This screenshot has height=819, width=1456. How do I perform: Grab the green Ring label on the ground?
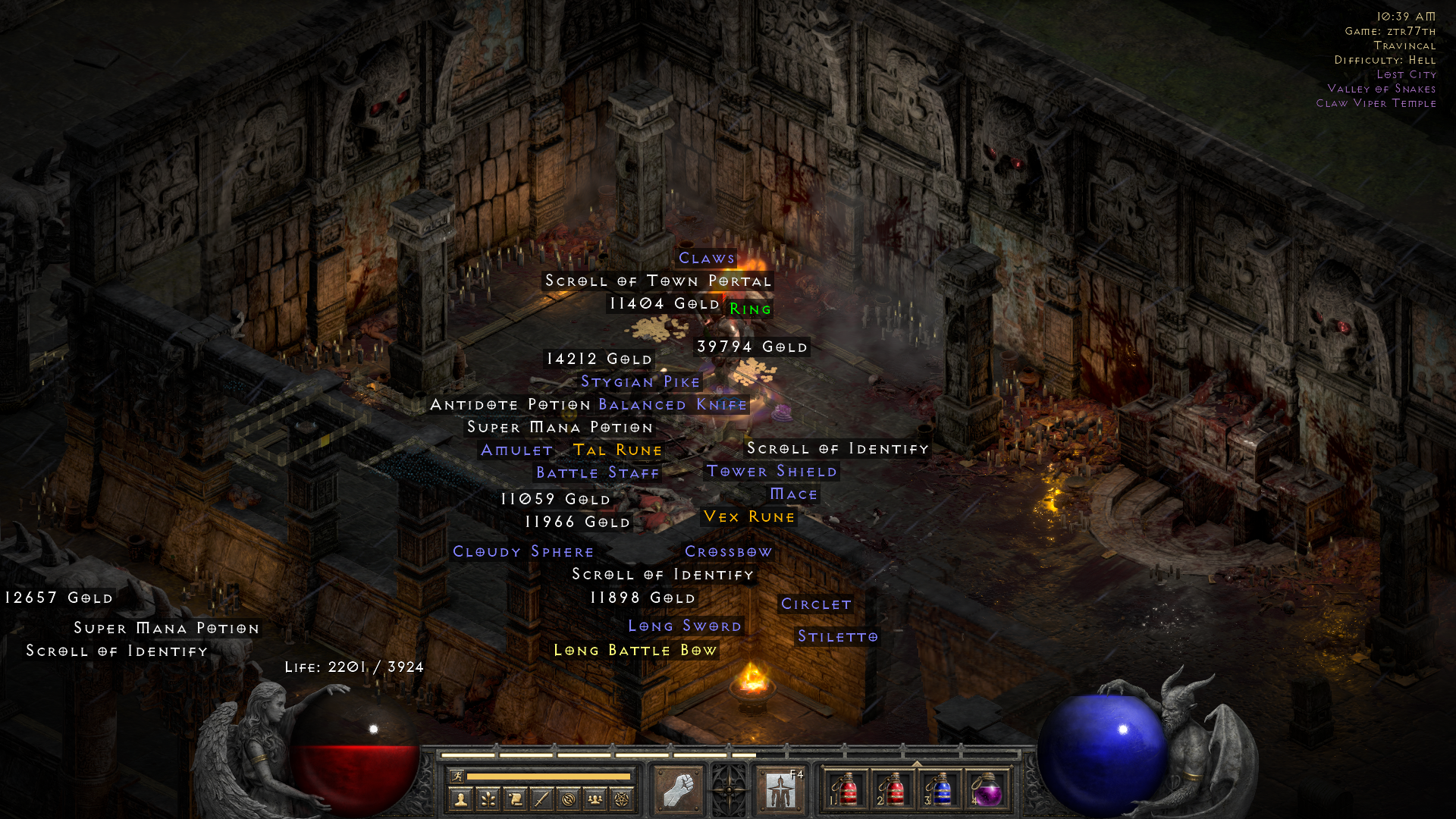749,309
